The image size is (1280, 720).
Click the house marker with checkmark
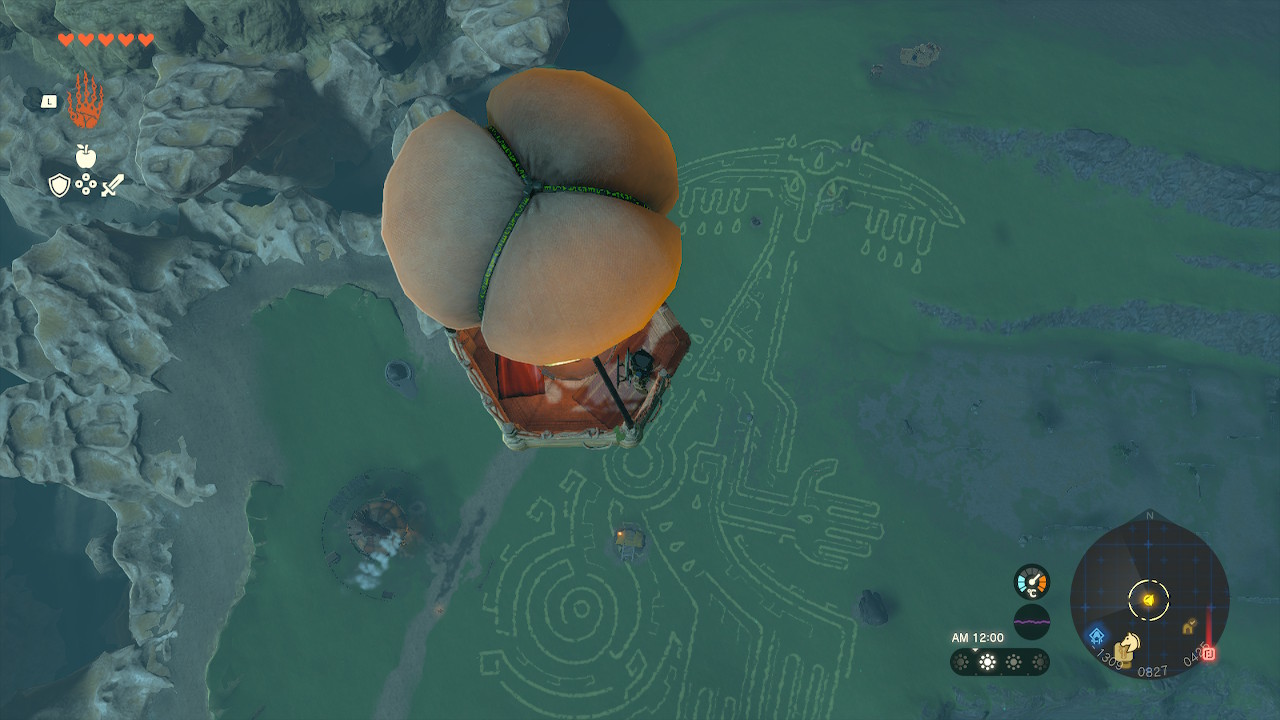tap(1189, 627)
